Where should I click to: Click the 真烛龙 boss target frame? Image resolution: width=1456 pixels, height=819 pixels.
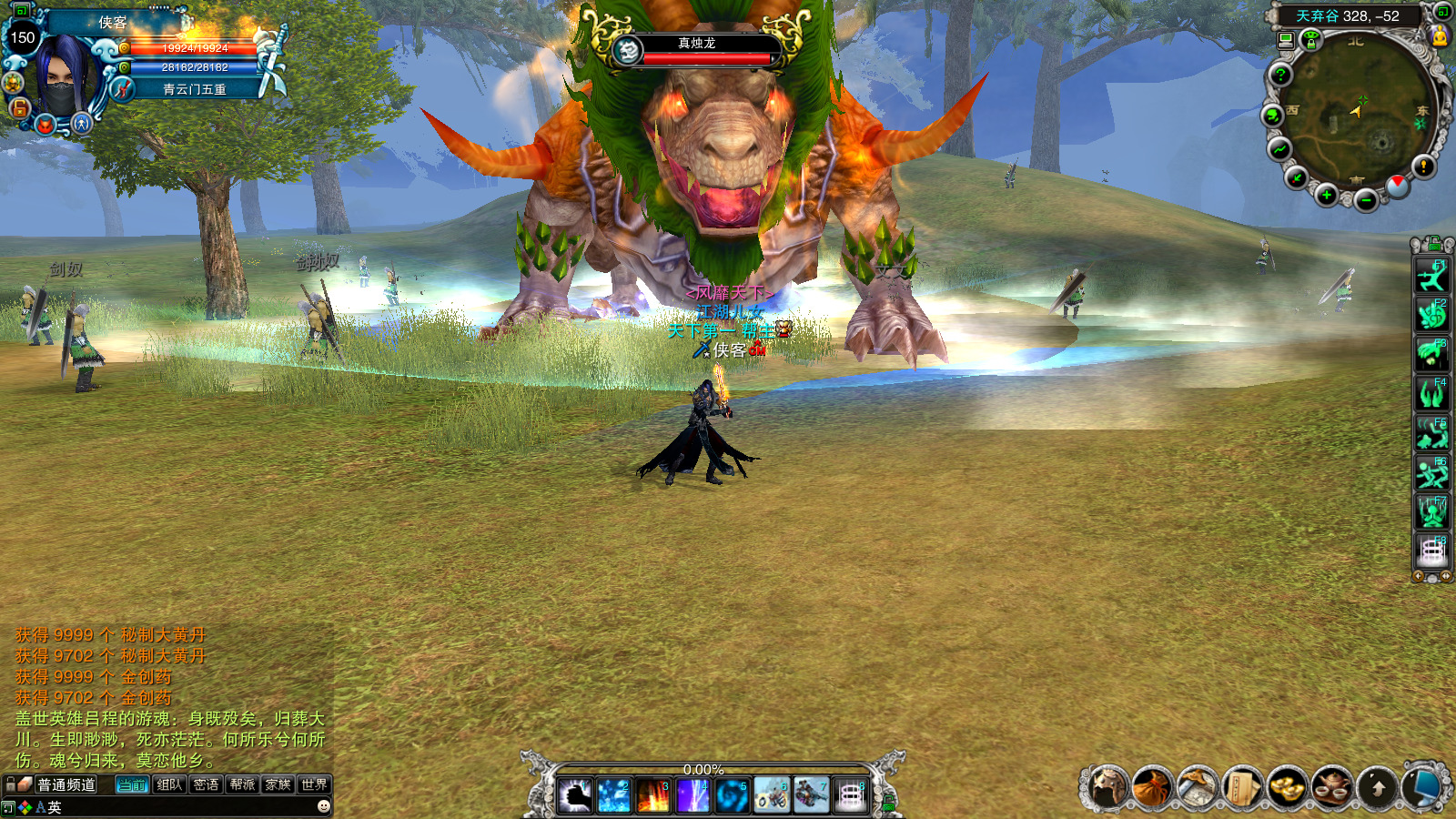(697, 50)
